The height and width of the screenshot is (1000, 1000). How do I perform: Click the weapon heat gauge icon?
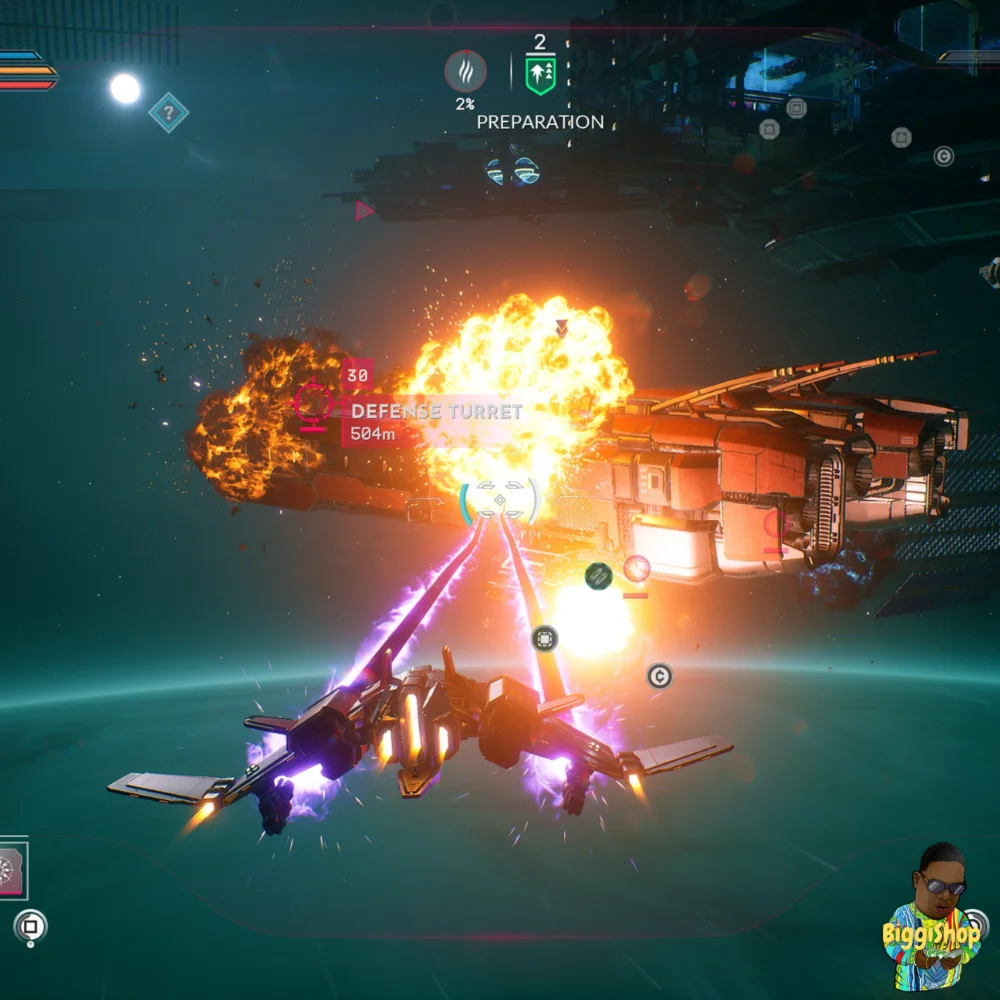click(x=465, y=72)
